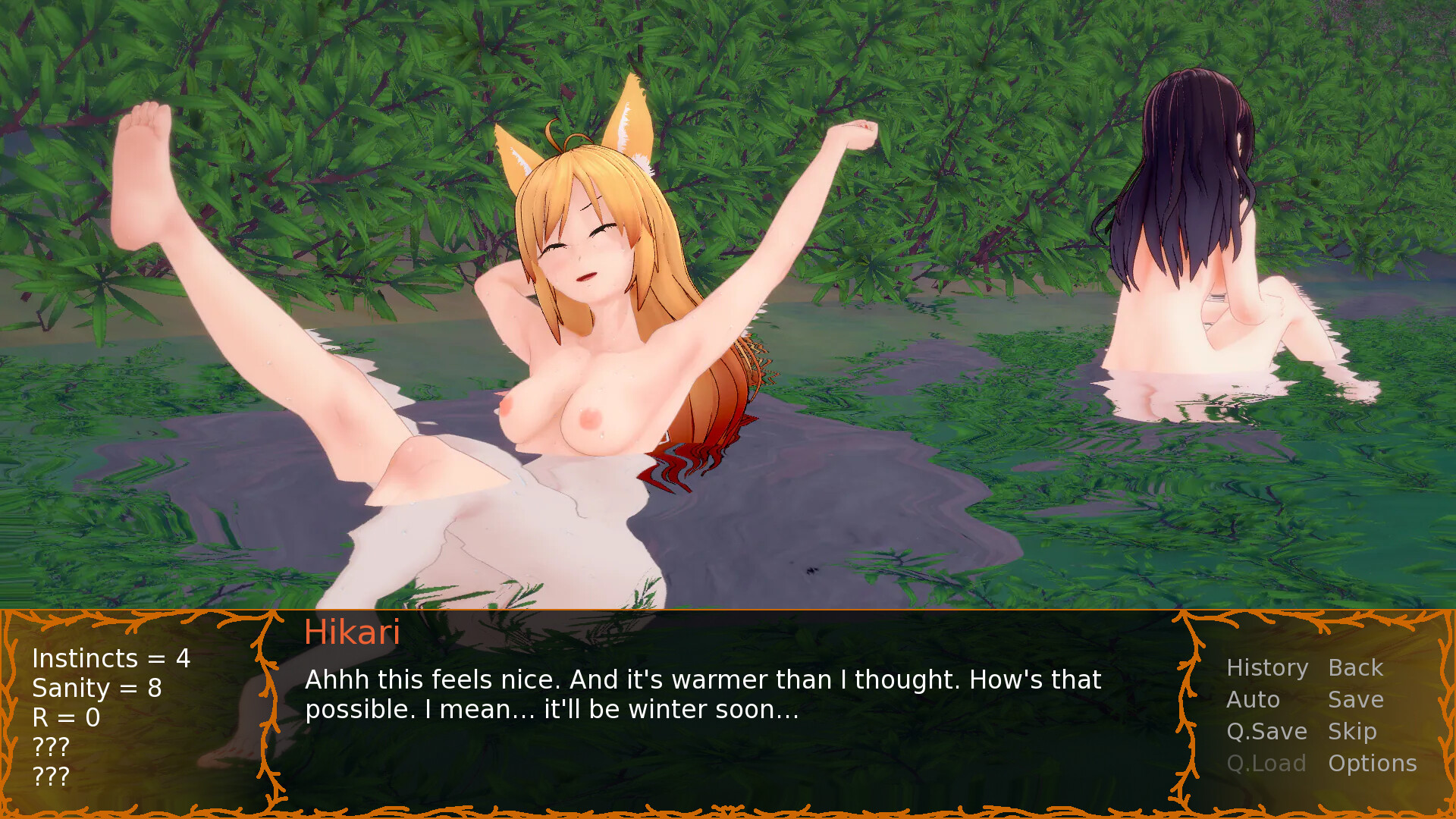
Task: Open the dialogue History log
Action: [x=1267, y=668]
